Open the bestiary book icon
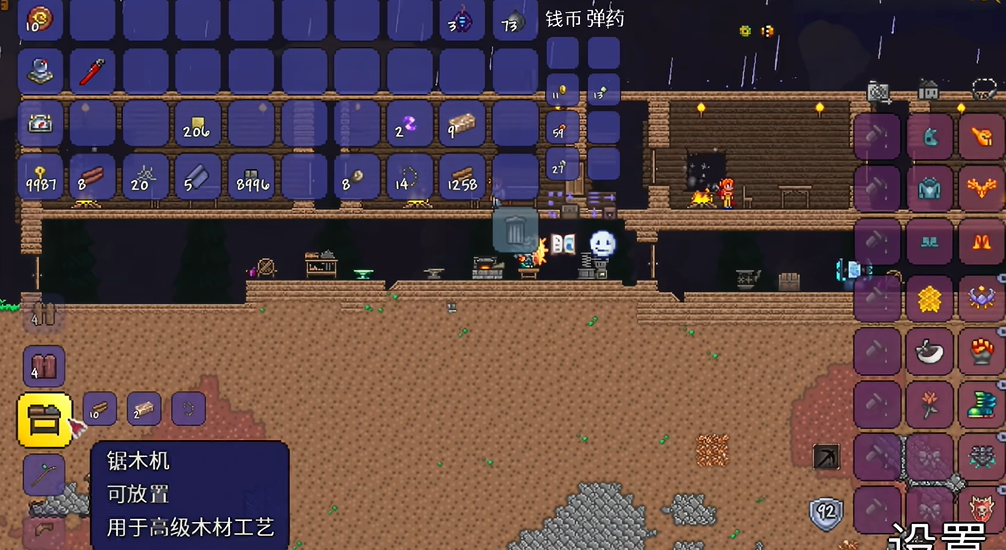The height and width of the screenshot is (550, 1006). click(x=563, y=243)
